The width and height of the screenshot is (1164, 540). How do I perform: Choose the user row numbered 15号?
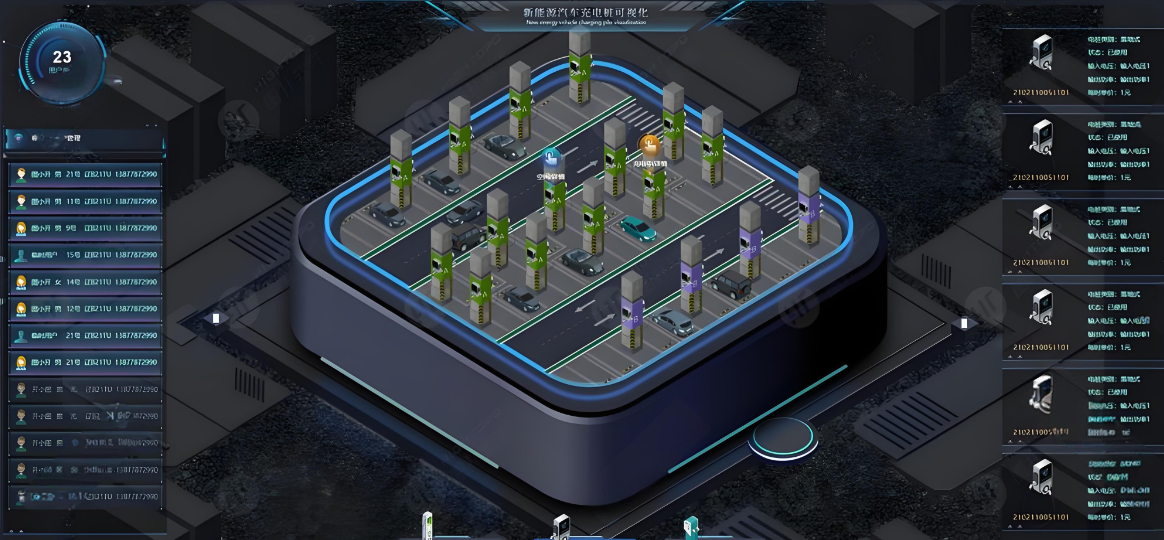tap(84, 255)
